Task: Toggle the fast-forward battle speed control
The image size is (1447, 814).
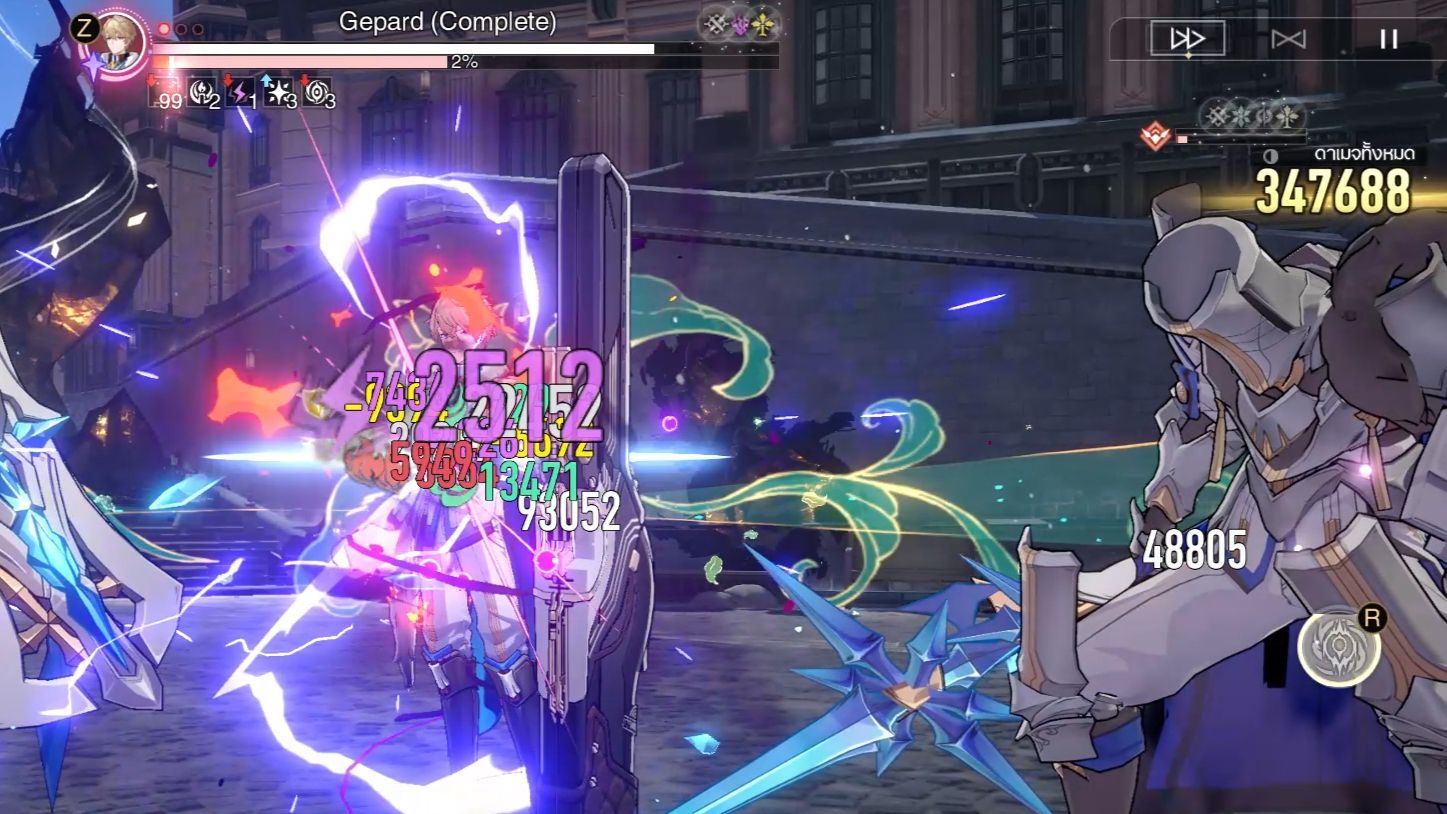Action: (x=1189, y=39)
